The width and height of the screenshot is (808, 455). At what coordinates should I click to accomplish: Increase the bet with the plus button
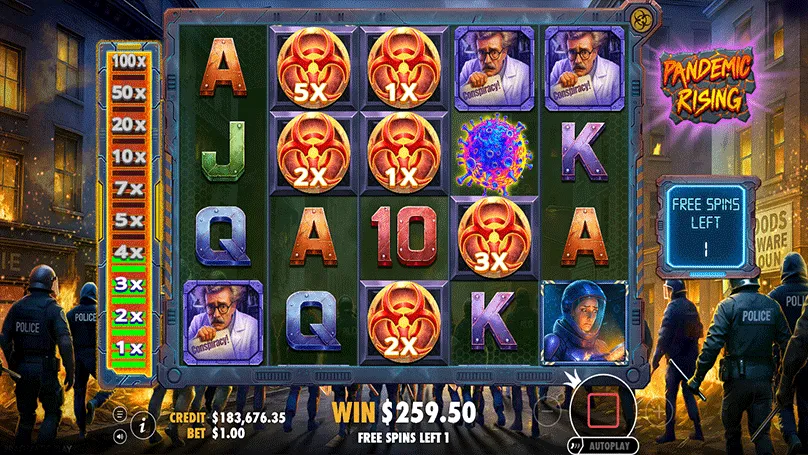(x=657, y=408)
